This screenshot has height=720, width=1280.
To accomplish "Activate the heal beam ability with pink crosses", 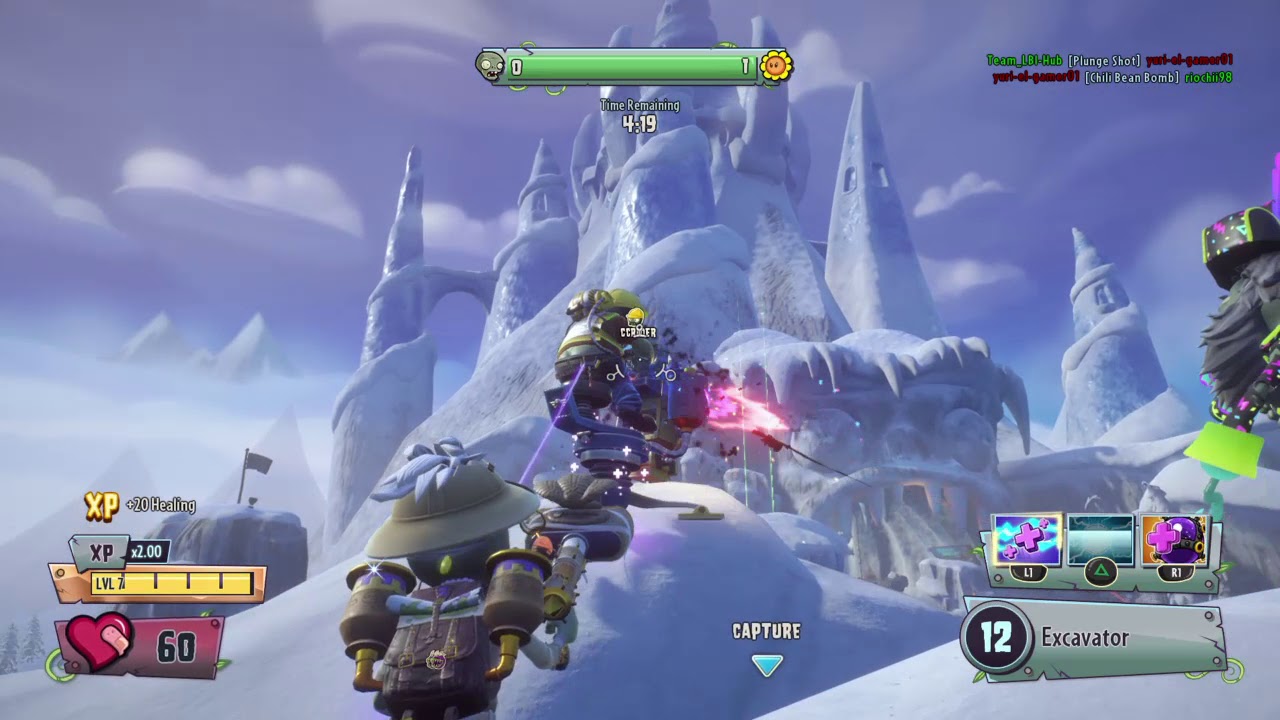I will [x=1027, y=541].
